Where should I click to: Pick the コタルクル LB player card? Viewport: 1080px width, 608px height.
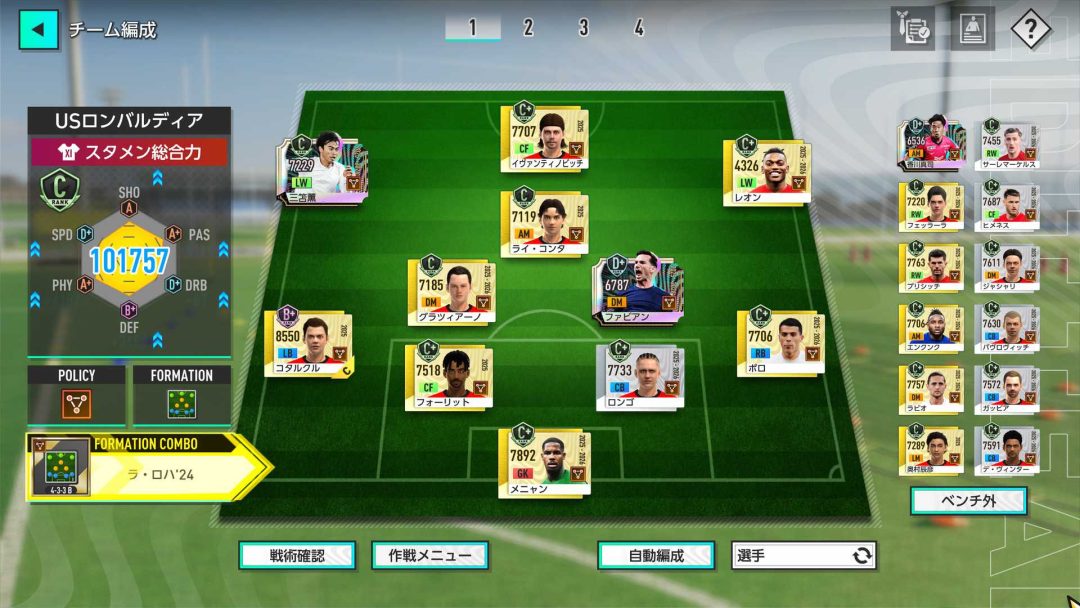(x=309, y=342)
